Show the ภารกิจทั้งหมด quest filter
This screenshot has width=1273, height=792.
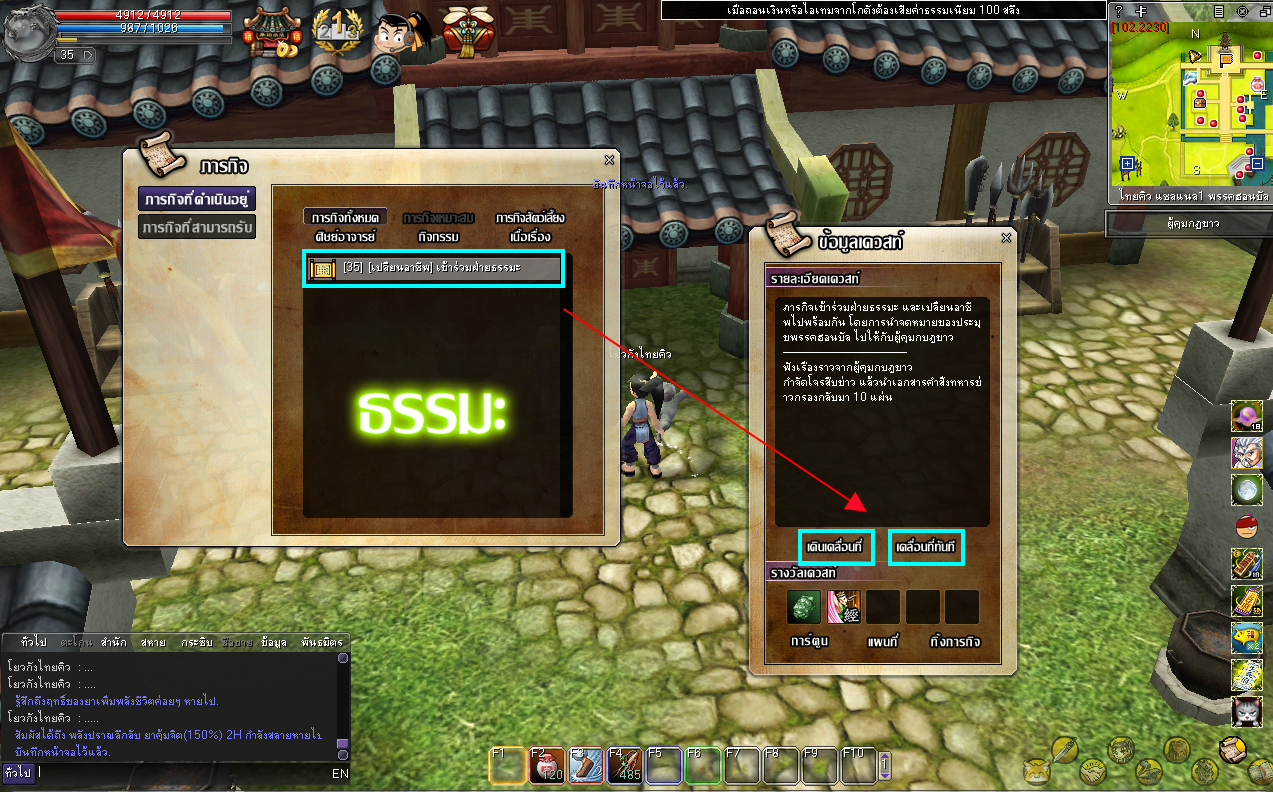click(x=344, y=217)
